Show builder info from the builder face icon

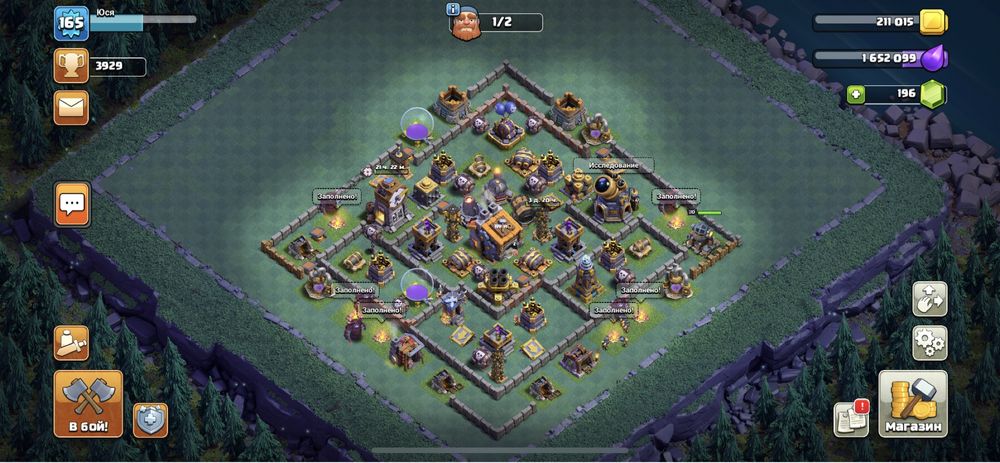[x=461, y=22]
